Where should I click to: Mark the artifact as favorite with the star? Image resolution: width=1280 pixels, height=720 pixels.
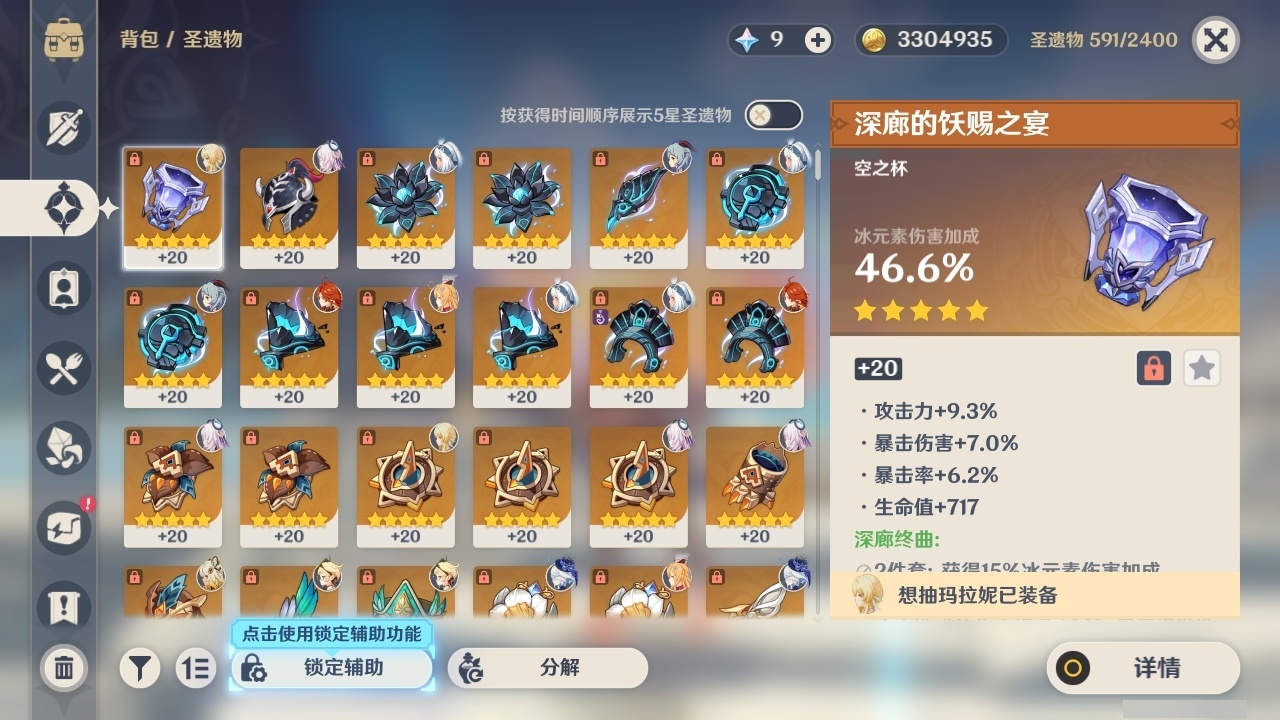(x=1201, y=368)
